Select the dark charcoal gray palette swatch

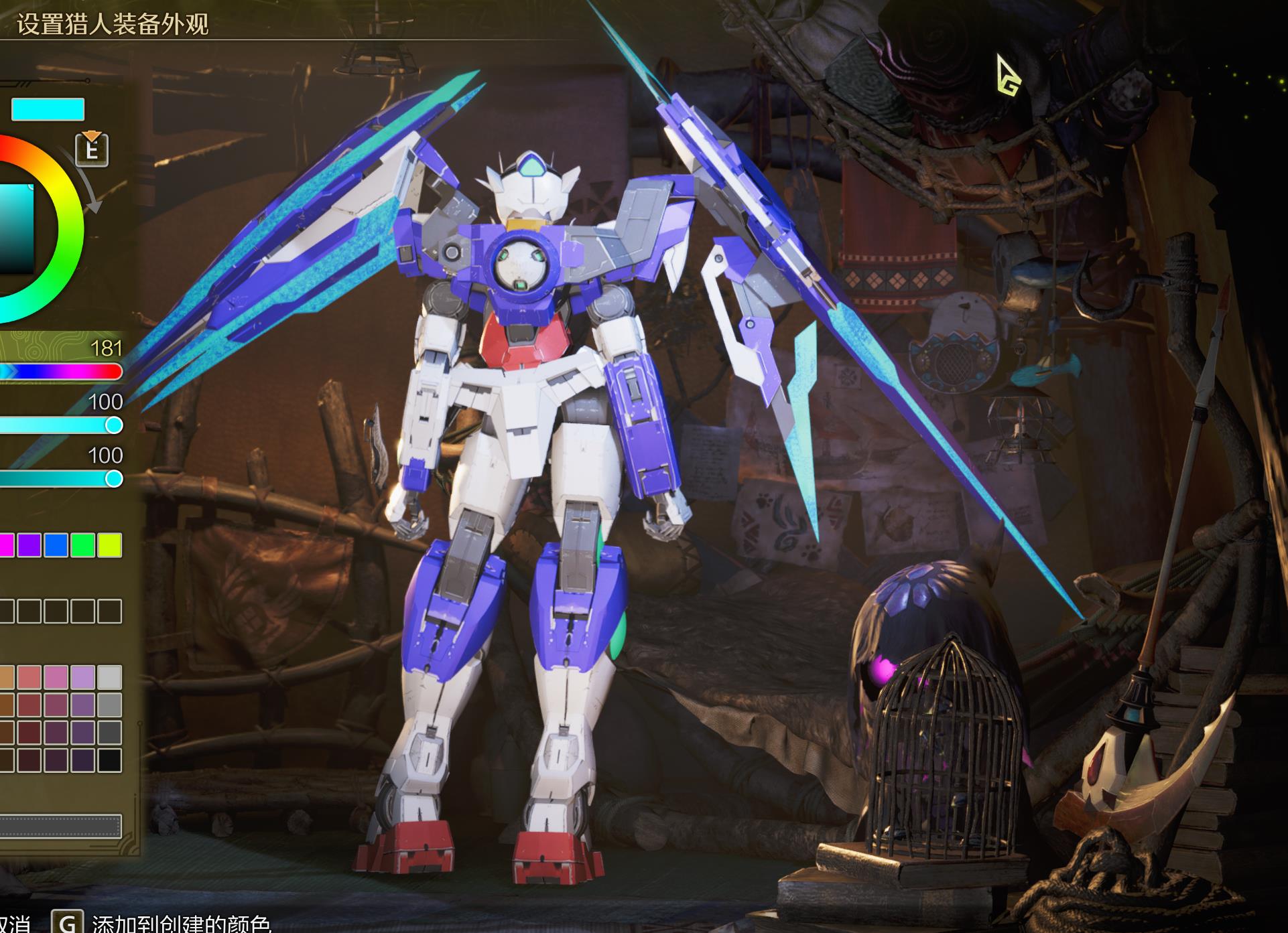[109, 733]
